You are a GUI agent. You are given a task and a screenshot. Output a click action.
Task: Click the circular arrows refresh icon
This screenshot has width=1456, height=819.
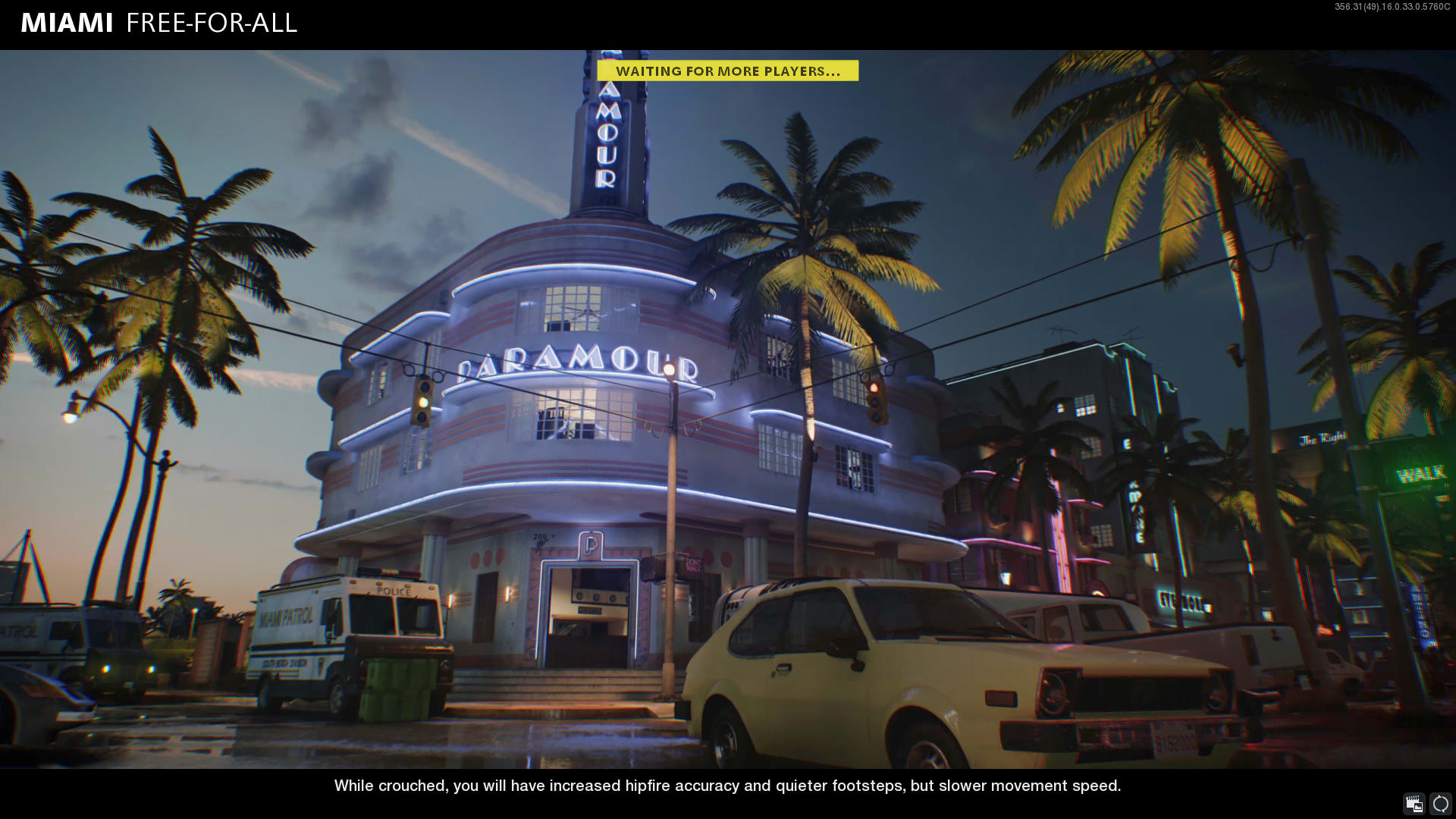click(x=1440, y=803)
